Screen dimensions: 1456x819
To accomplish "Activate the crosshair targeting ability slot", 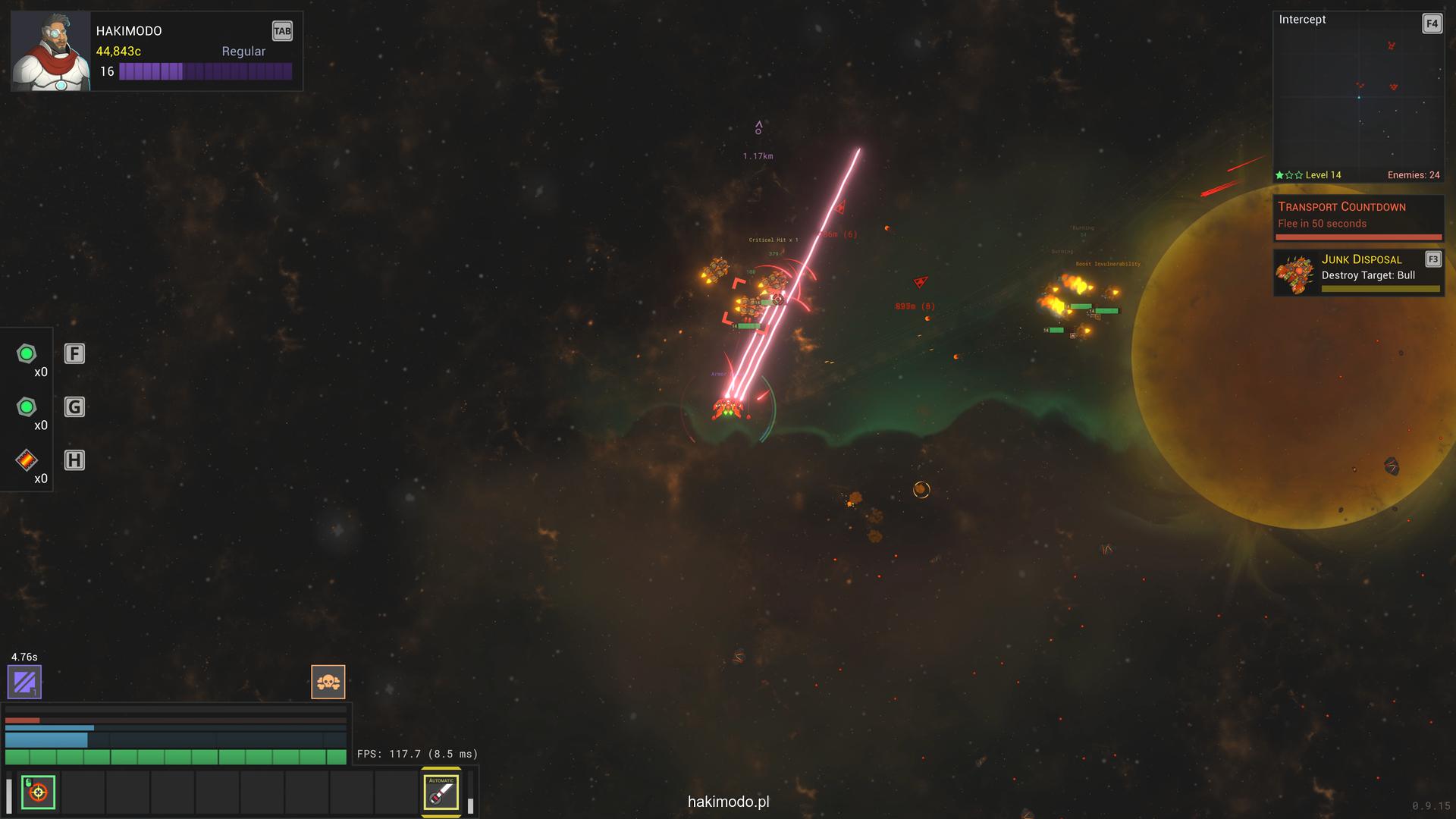I will 38,792.
